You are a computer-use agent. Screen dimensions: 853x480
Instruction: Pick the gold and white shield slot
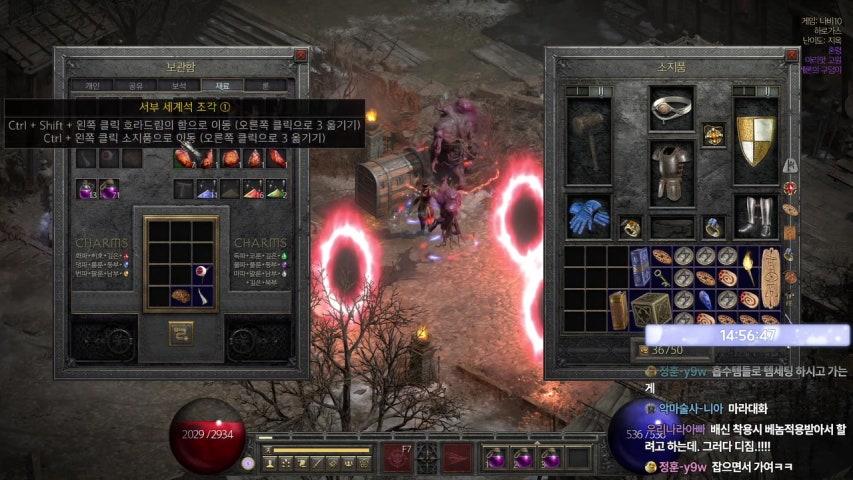(x=755, y=142)
